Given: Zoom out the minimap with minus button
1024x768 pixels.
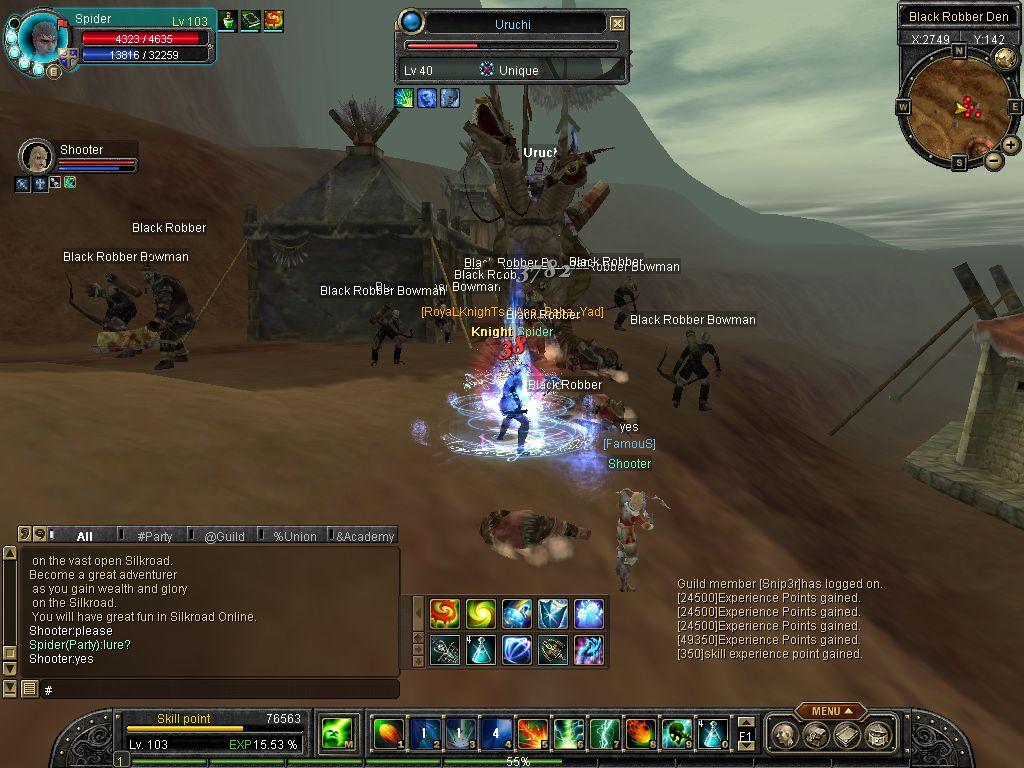Looking at the screenshot, I should (x=993, y=161).
